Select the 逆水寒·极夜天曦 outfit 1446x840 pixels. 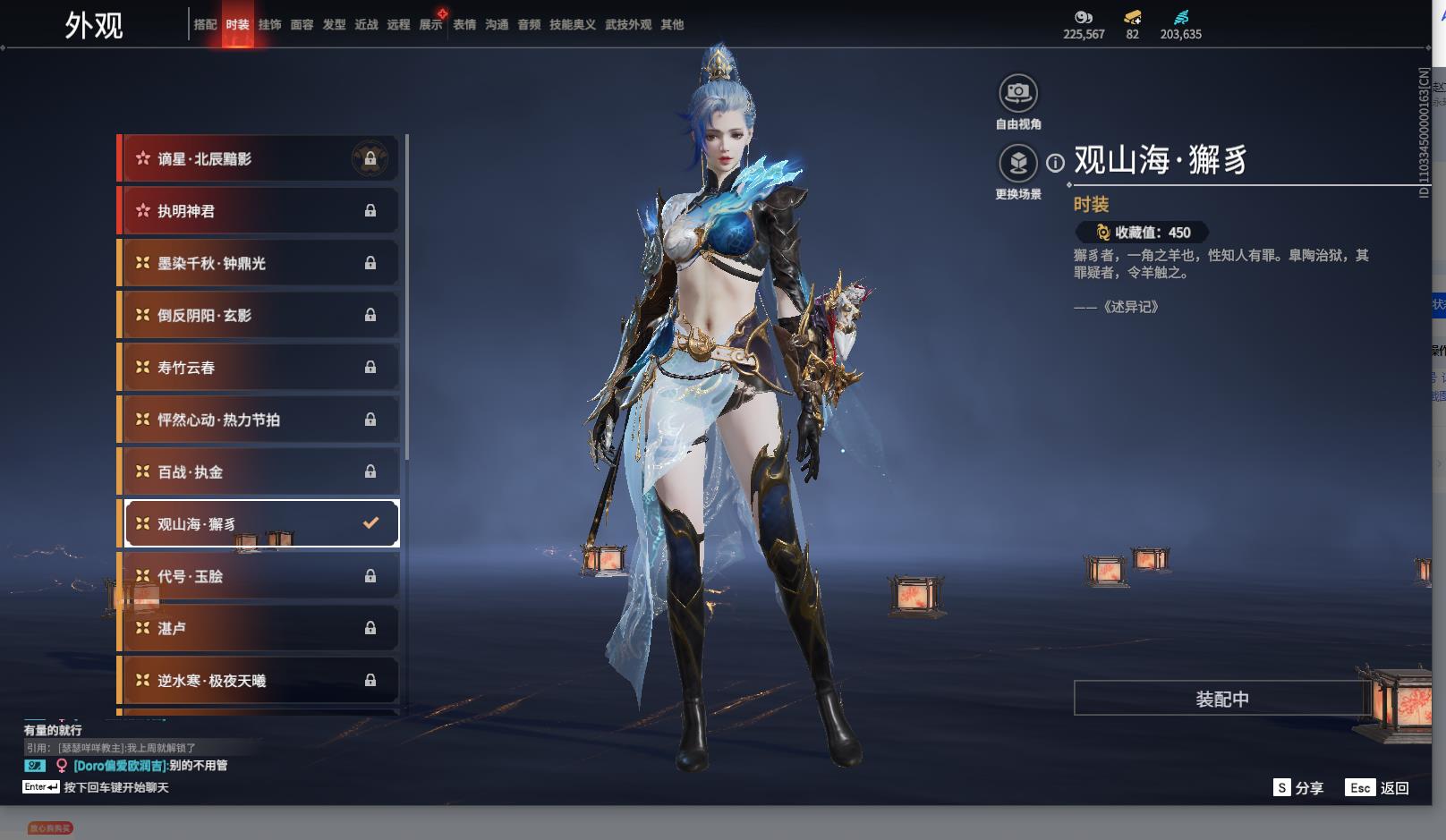259,681
